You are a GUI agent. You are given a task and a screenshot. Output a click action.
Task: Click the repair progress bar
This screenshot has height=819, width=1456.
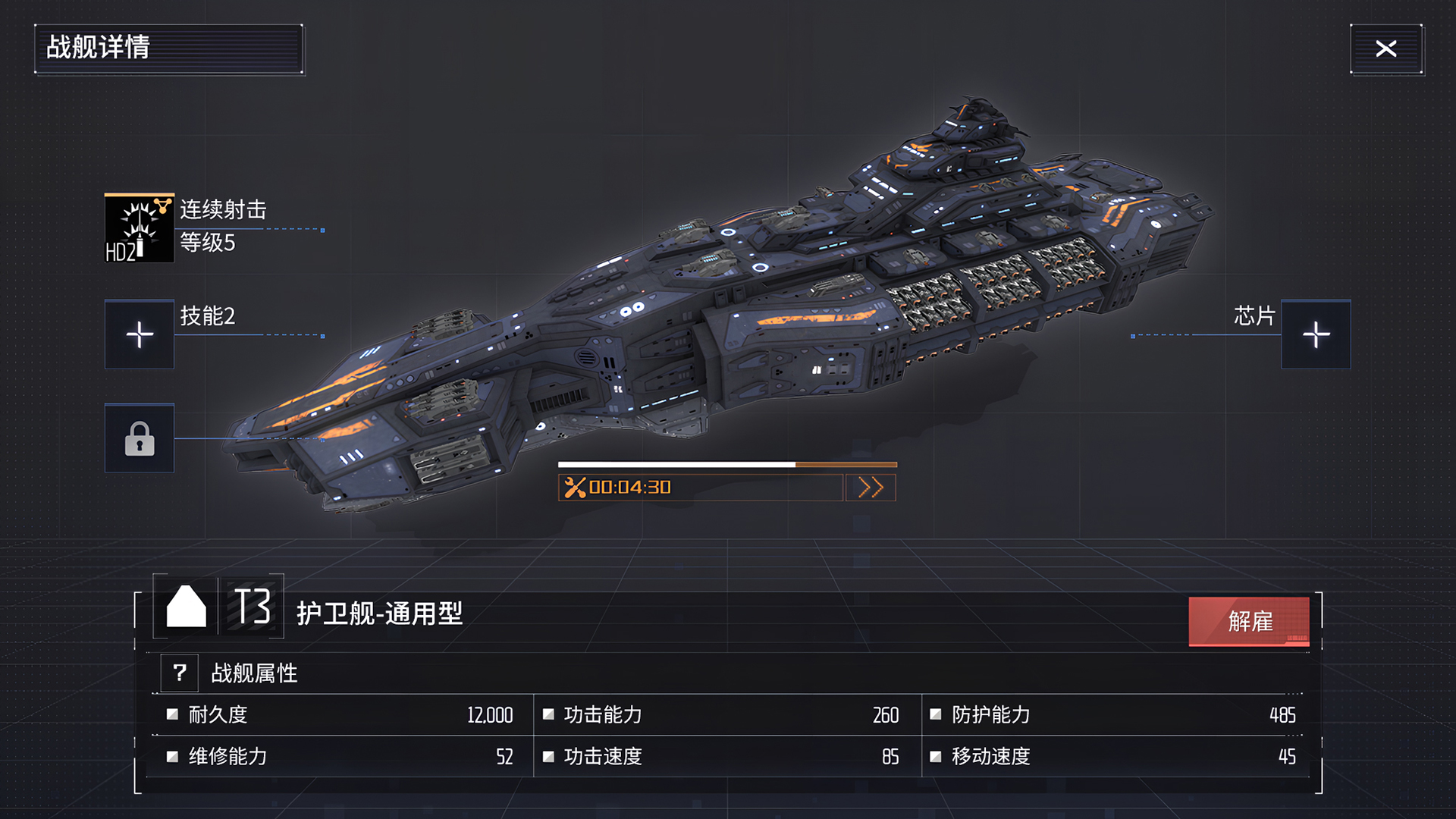[x=728, y=464]
